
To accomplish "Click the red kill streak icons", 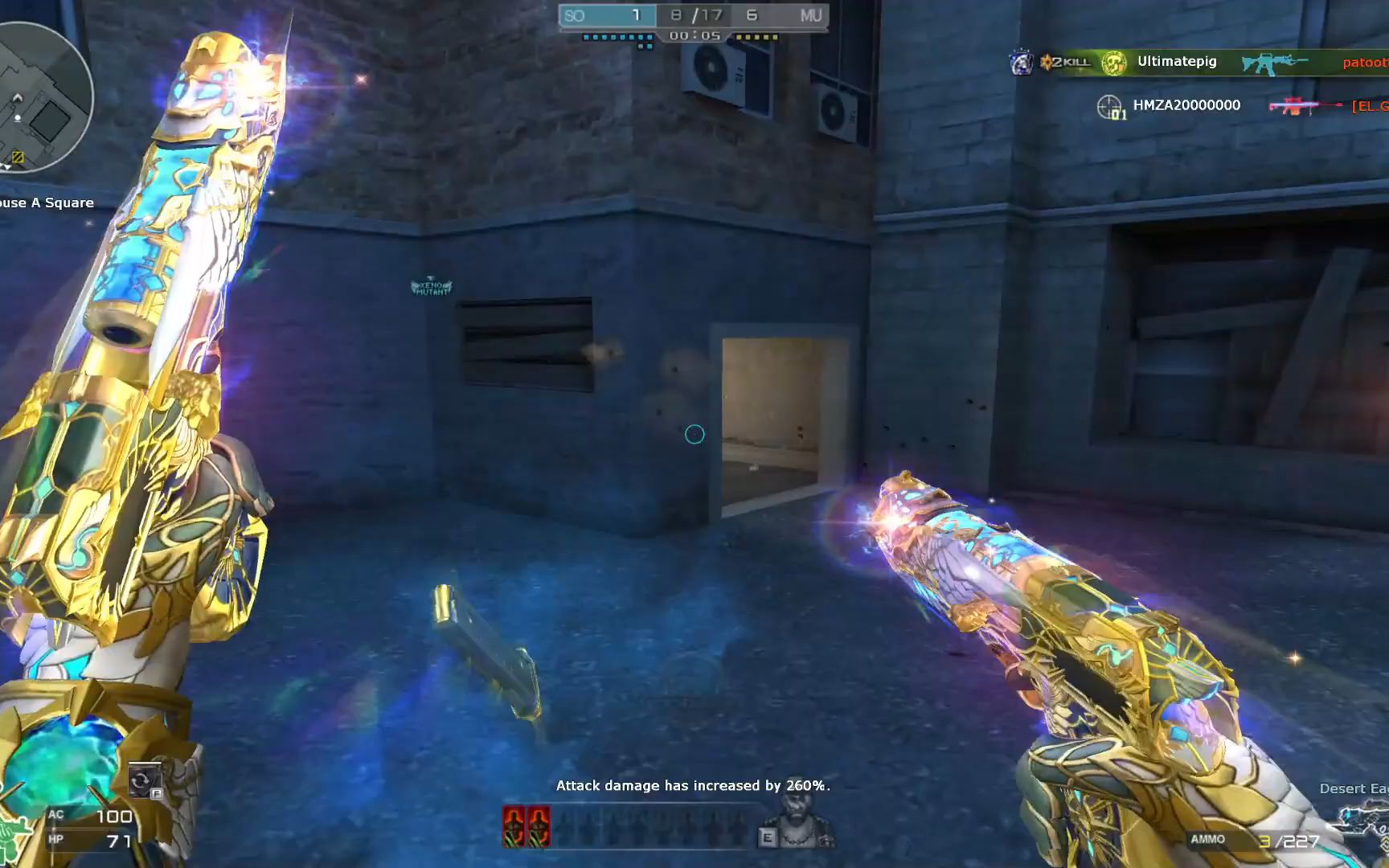I will 527,826.
